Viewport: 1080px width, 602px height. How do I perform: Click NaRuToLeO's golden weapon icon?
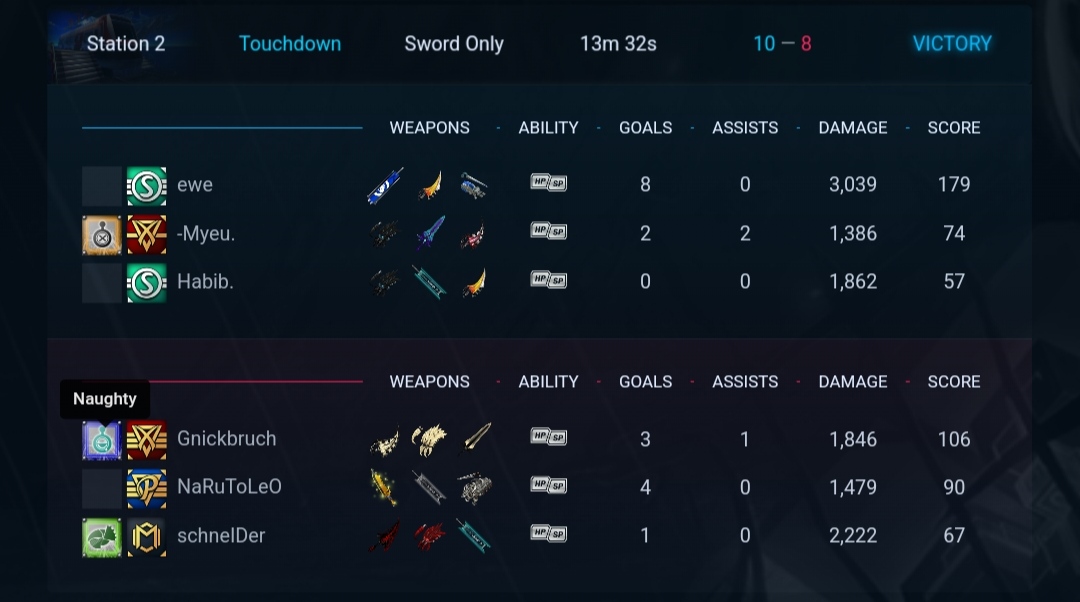(x=383, y=487)
